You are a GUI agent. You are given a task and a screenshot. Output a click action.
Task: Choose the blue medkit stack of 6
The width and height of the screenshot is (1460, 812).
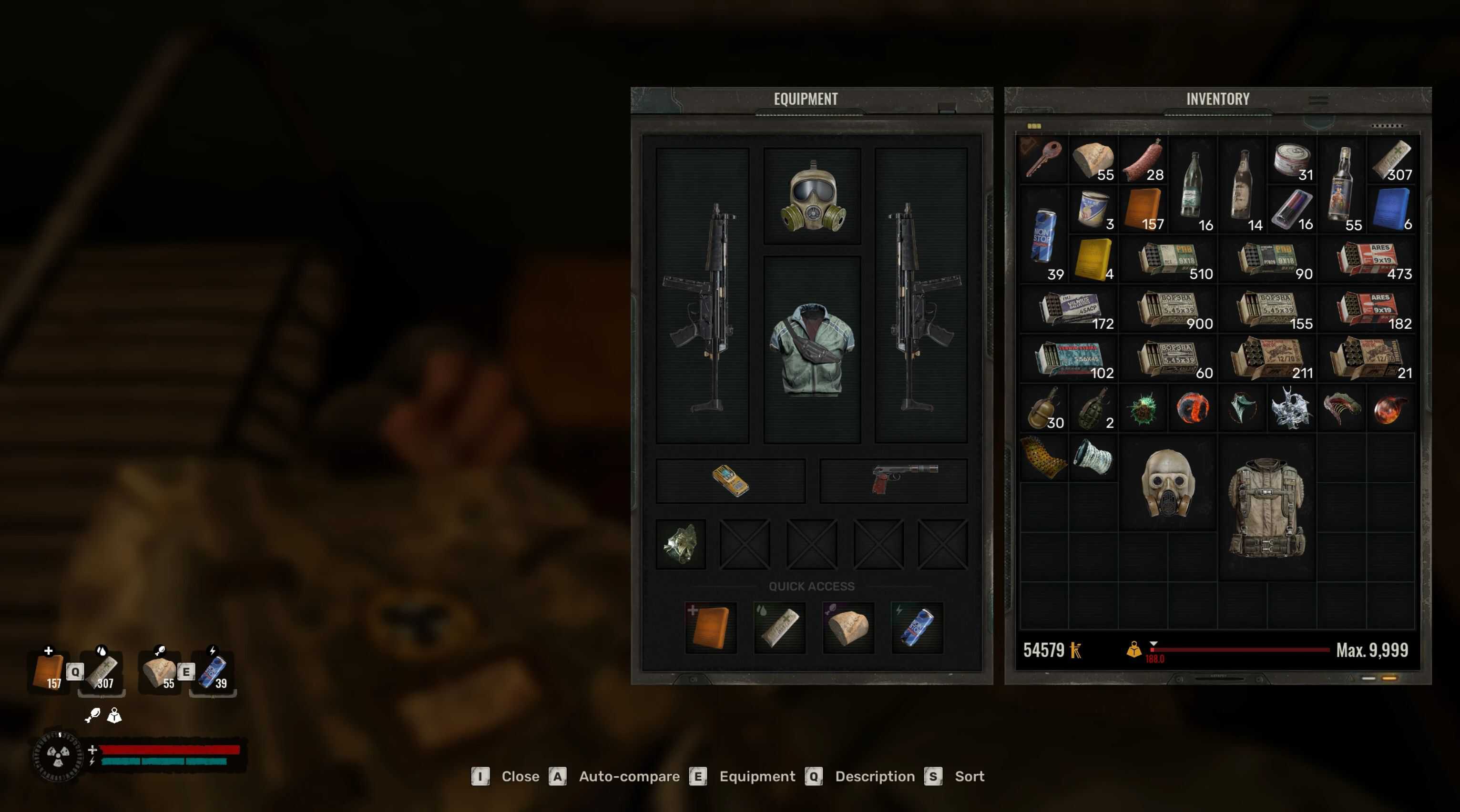pos(1391,209)
